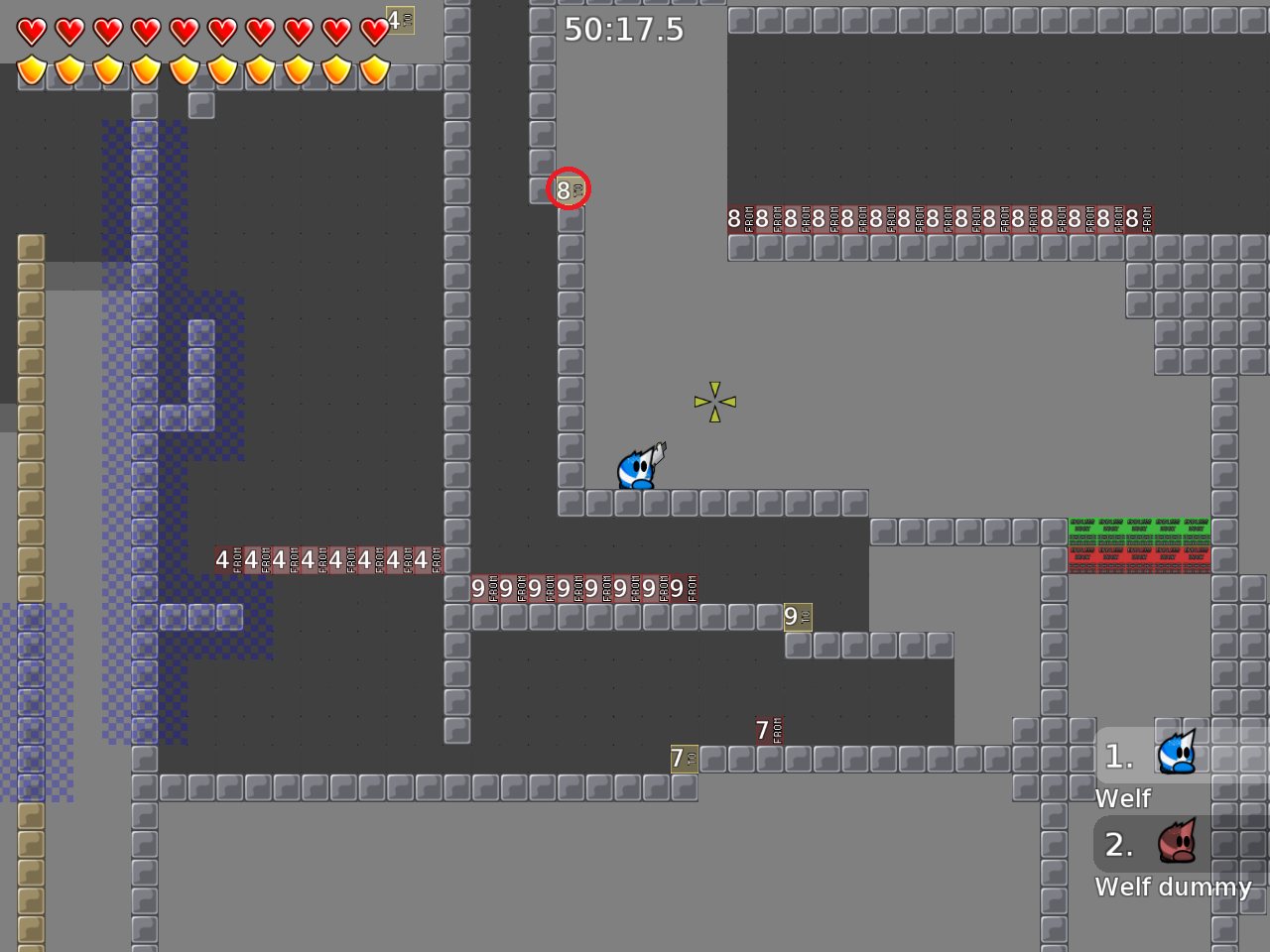
Task: Click Welf dummy's red avatar on the leaderboard
Action: 1176,843
